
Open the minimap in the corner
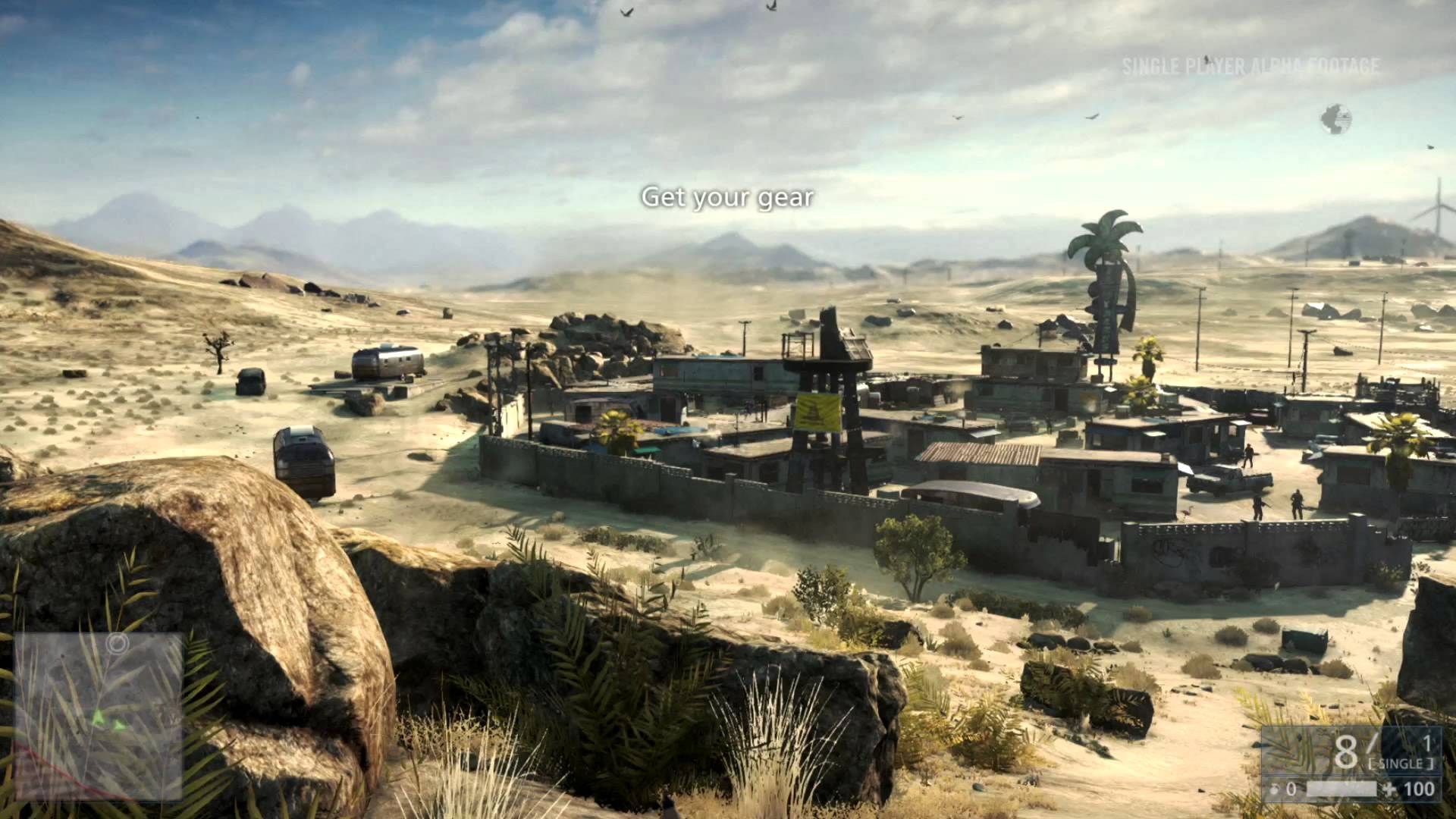pyautogui.click(x=98, y=717)
